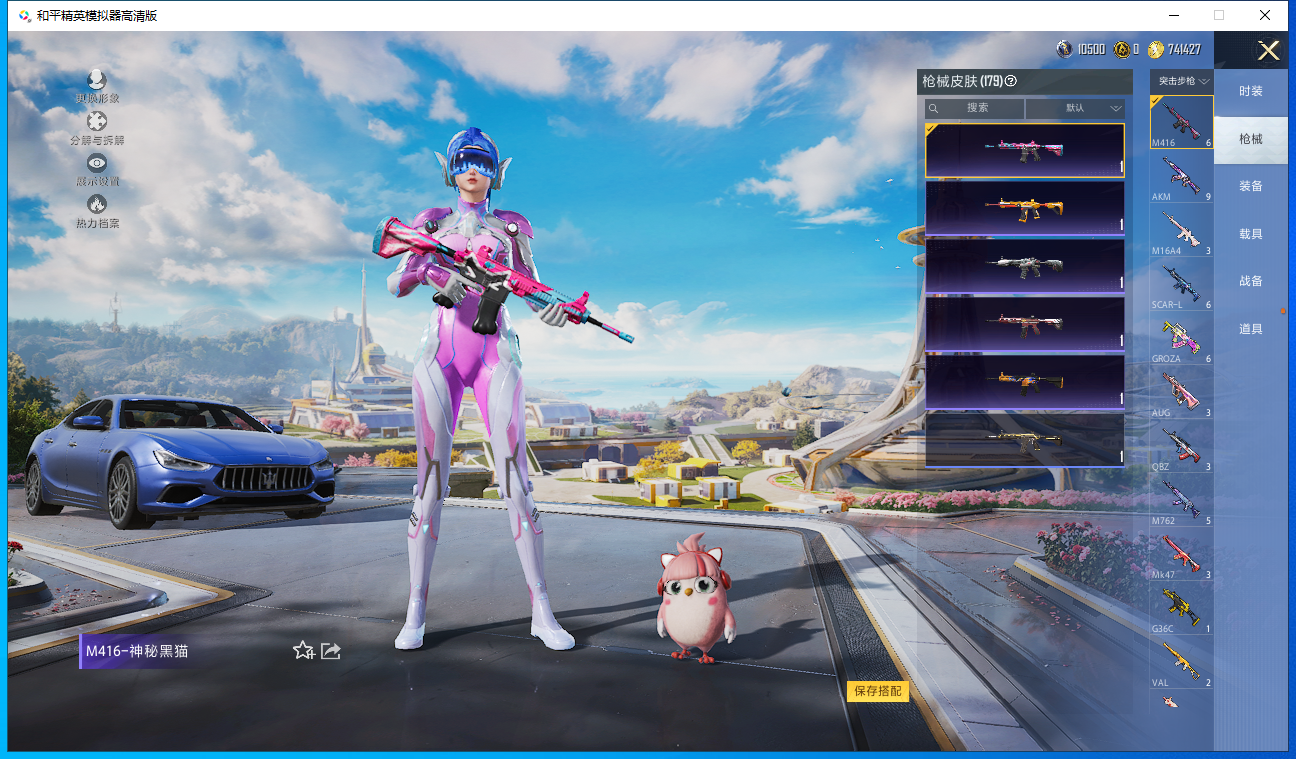The image size is (1296, 759).
Task: Close the wardrobe with the X button
Action: [x=1268, y=51]
